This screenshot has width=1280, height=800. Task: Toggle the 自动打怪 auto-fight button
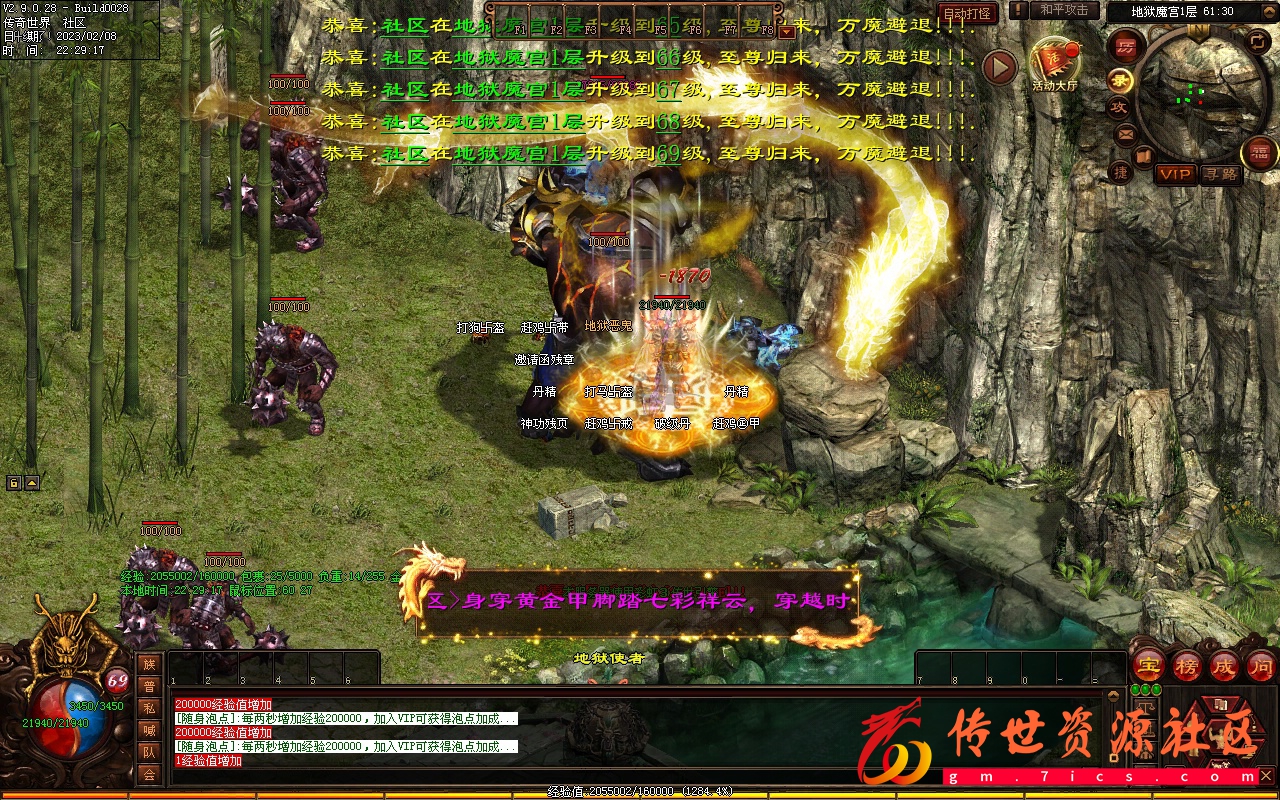tap(967, 13)
